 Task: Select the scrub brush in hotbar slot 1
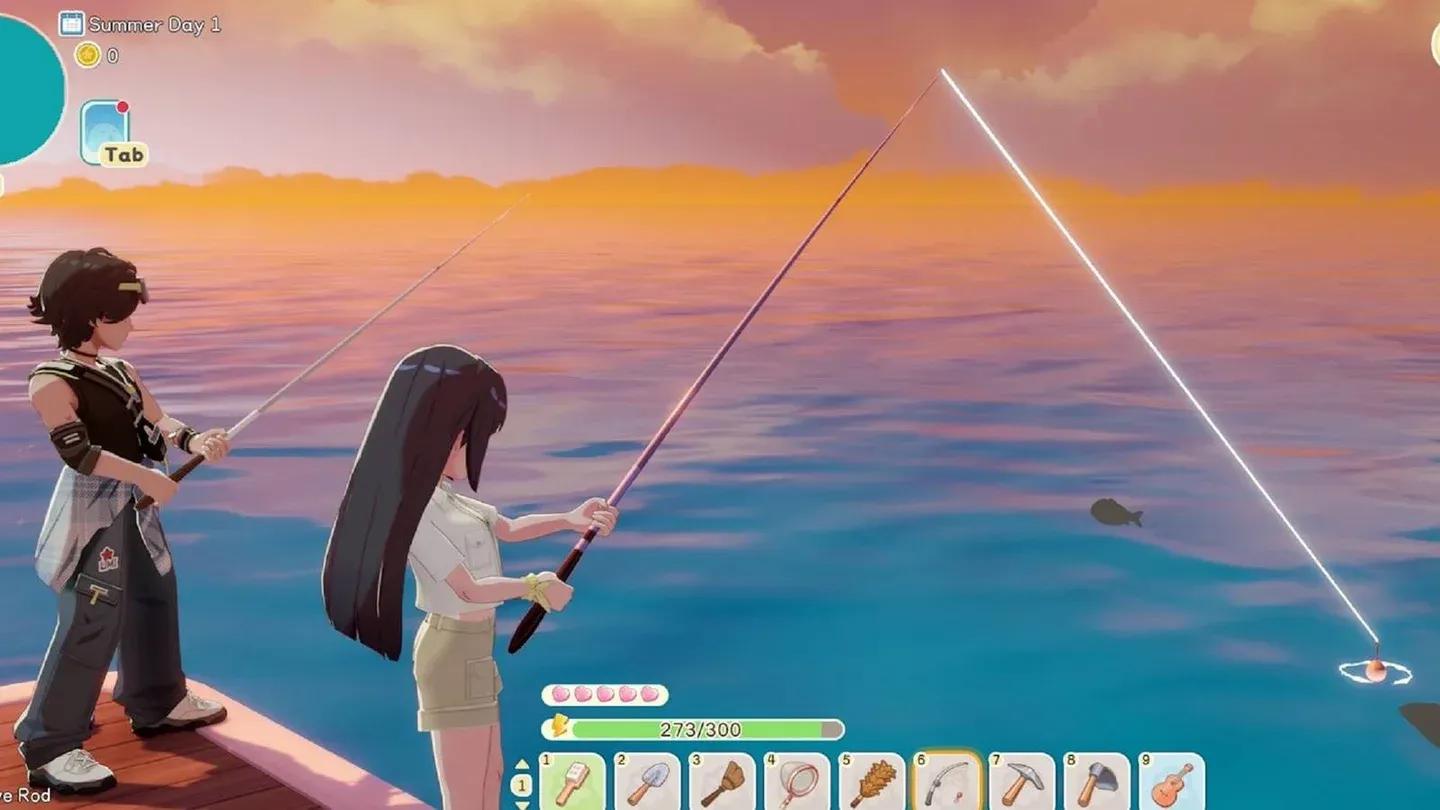pos(572,783)
